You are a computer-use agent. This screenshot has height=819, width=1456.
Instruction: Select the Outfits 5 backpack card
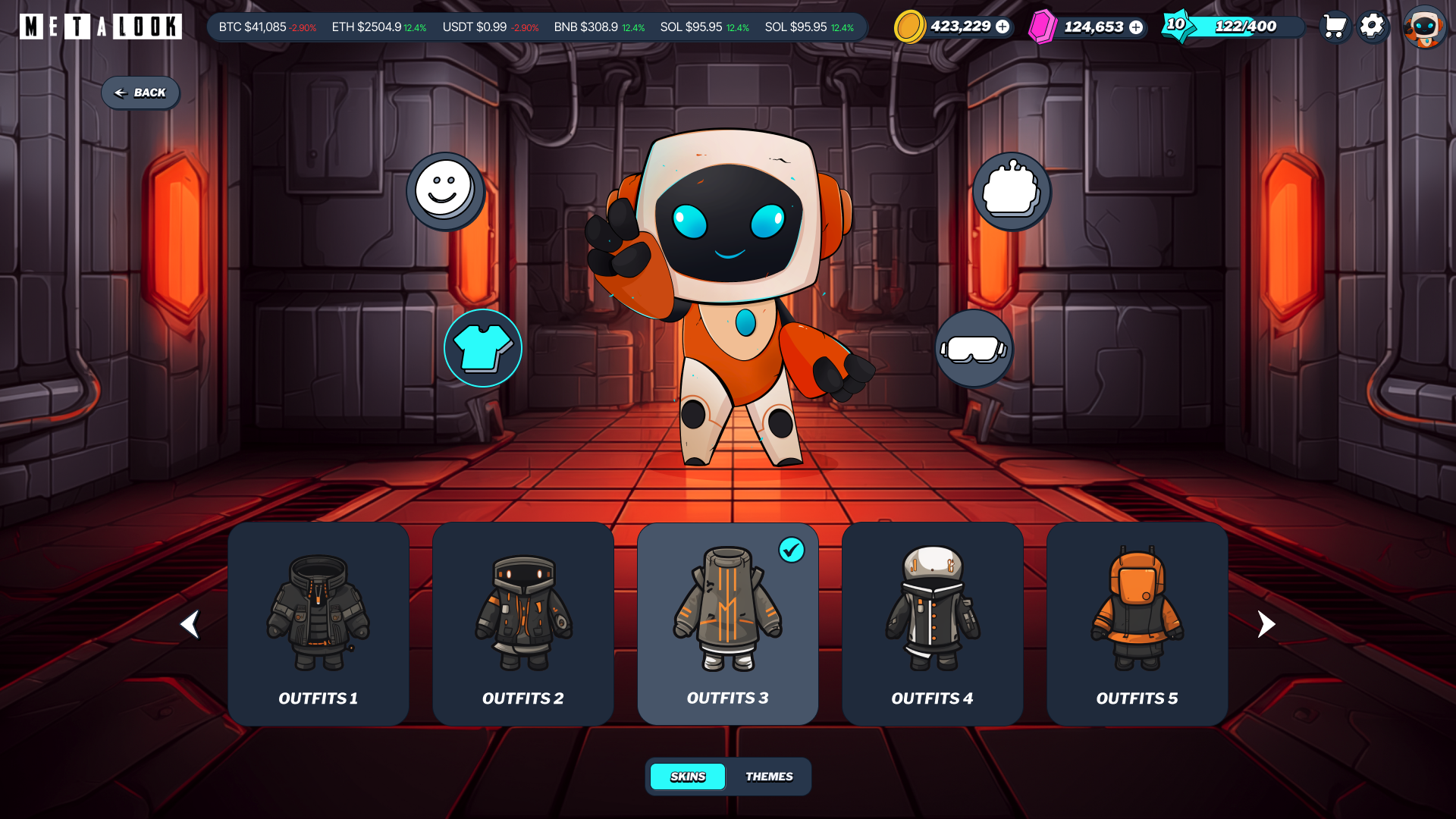coord(1137,623)
